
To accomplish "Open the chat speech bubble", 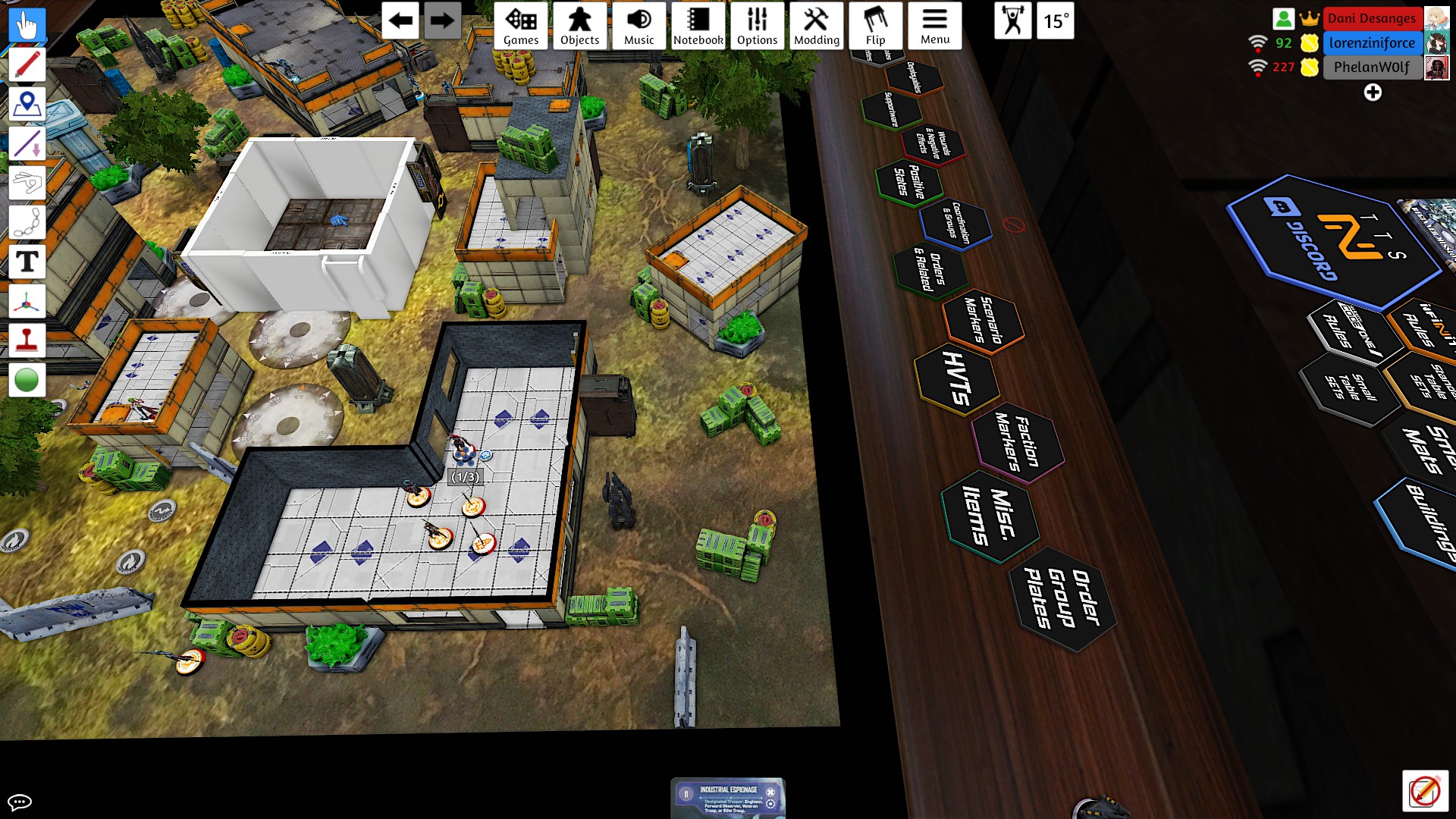I will (20, 802).
